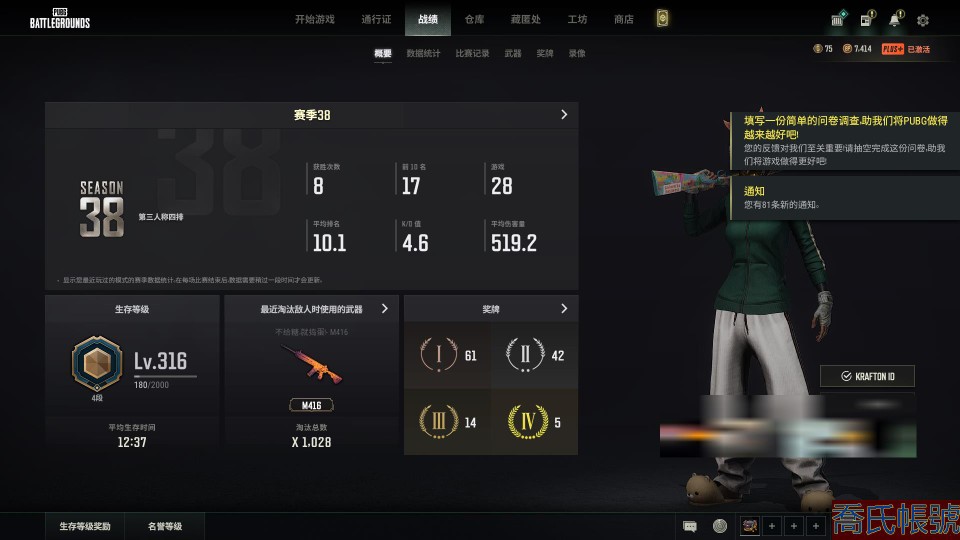Image resolution: width=960 pixels, height=540 pixels.
Task: Open the 开始游戏 (Play) menu
Action: [x=315, y=19]
